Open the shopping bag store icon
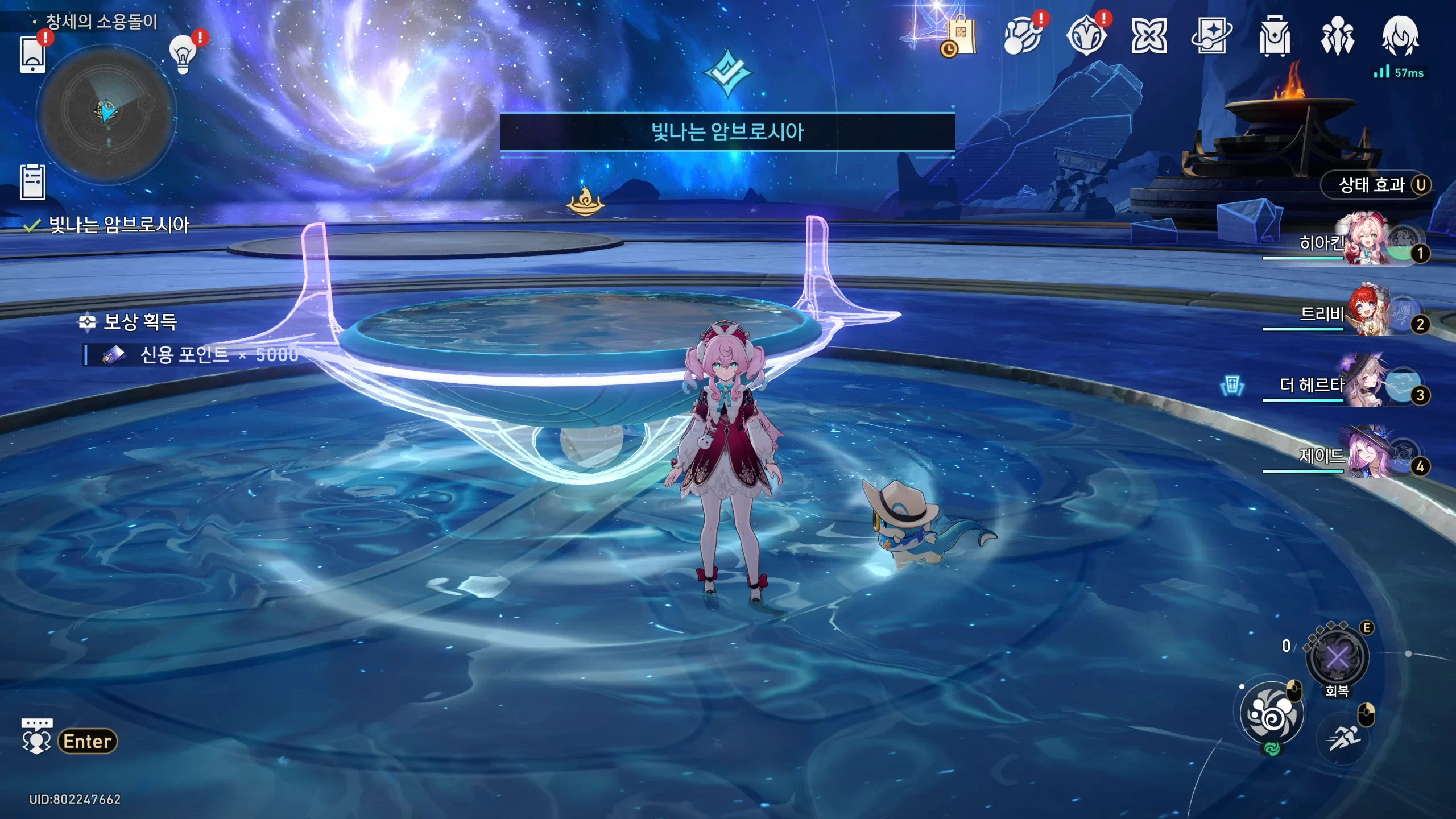The width and height of the screenshot is (1456, 819). click(x=961, y=36)
